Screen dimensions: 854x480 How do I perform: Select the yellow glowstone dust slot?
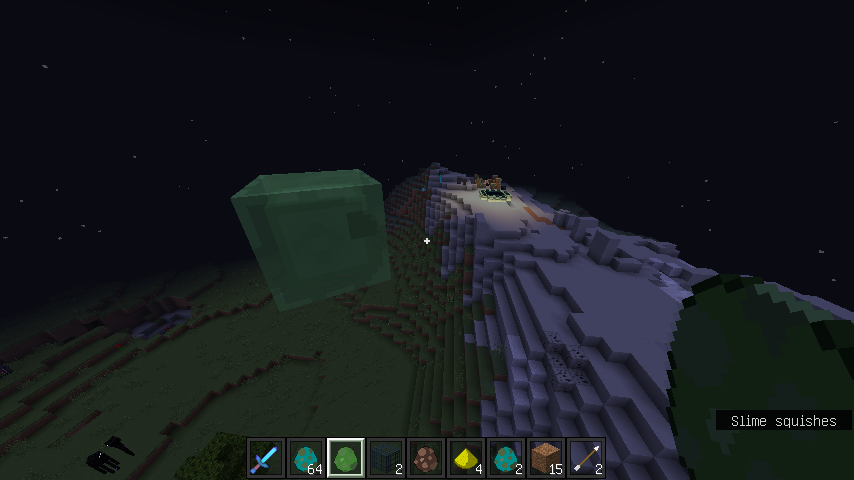tap(466, 458)
